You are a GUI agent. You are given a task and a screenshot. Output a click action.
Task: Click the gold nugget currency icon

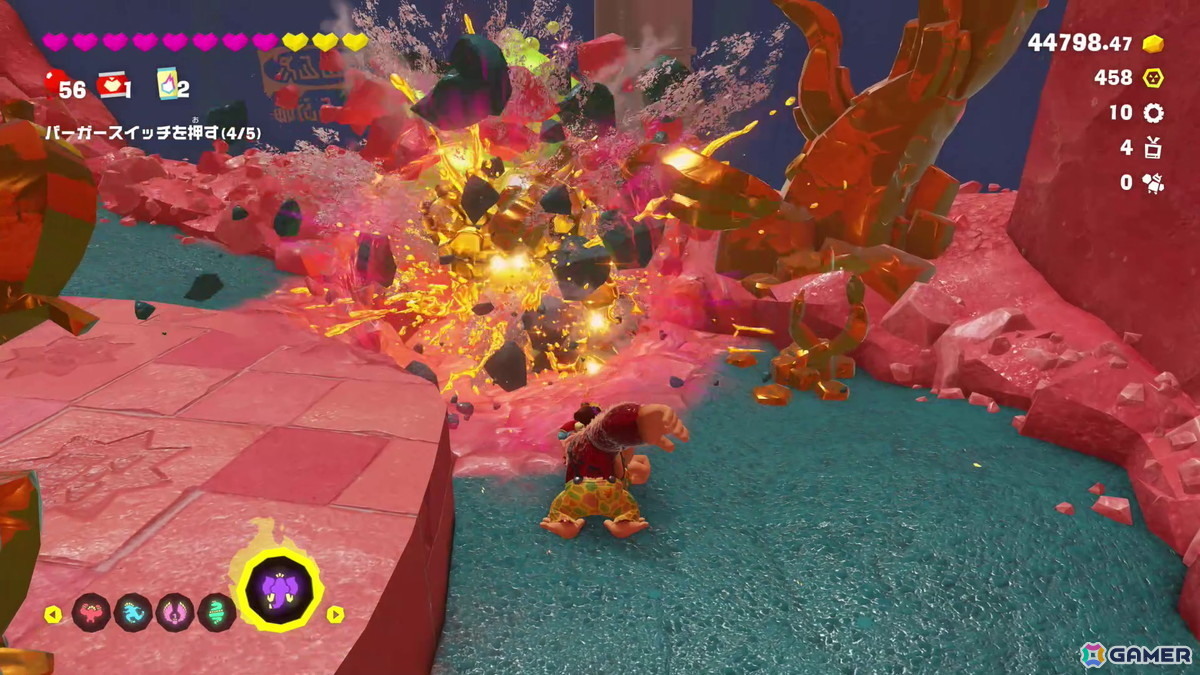[x=1153, y=44]
